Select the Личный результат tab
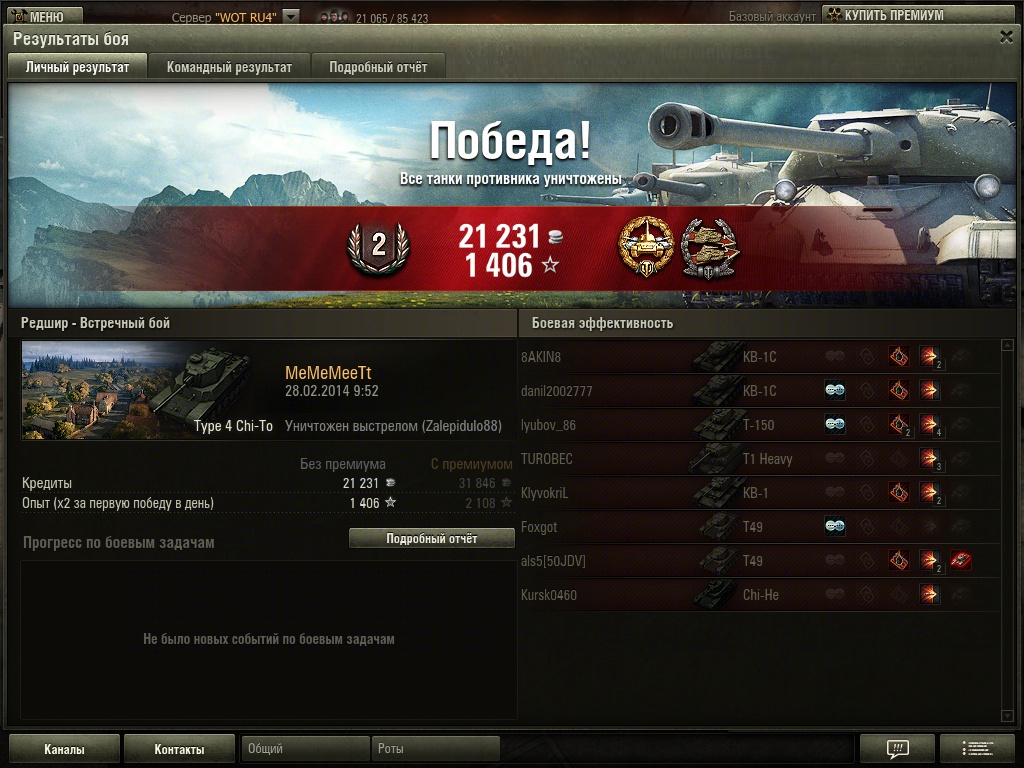 [77, 67]
